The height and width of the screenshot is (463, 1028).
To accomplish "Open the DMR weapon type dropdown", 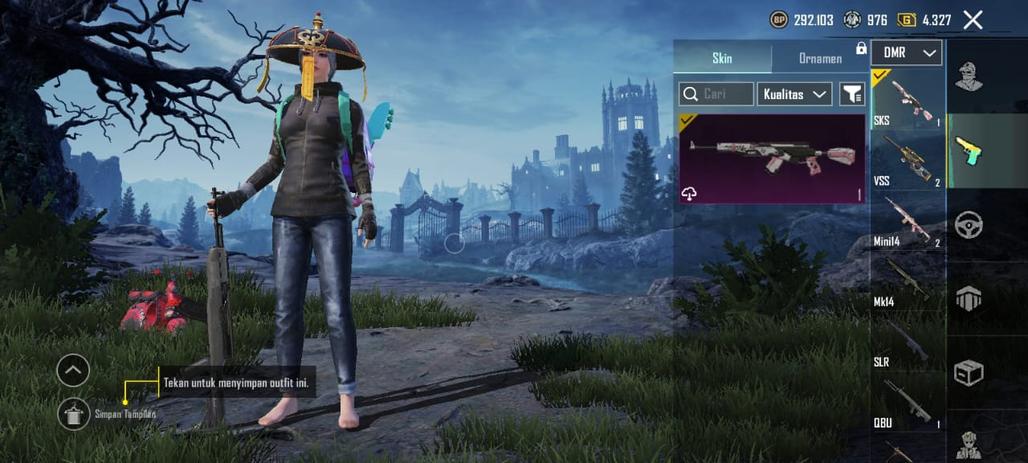I will point(906,53).
